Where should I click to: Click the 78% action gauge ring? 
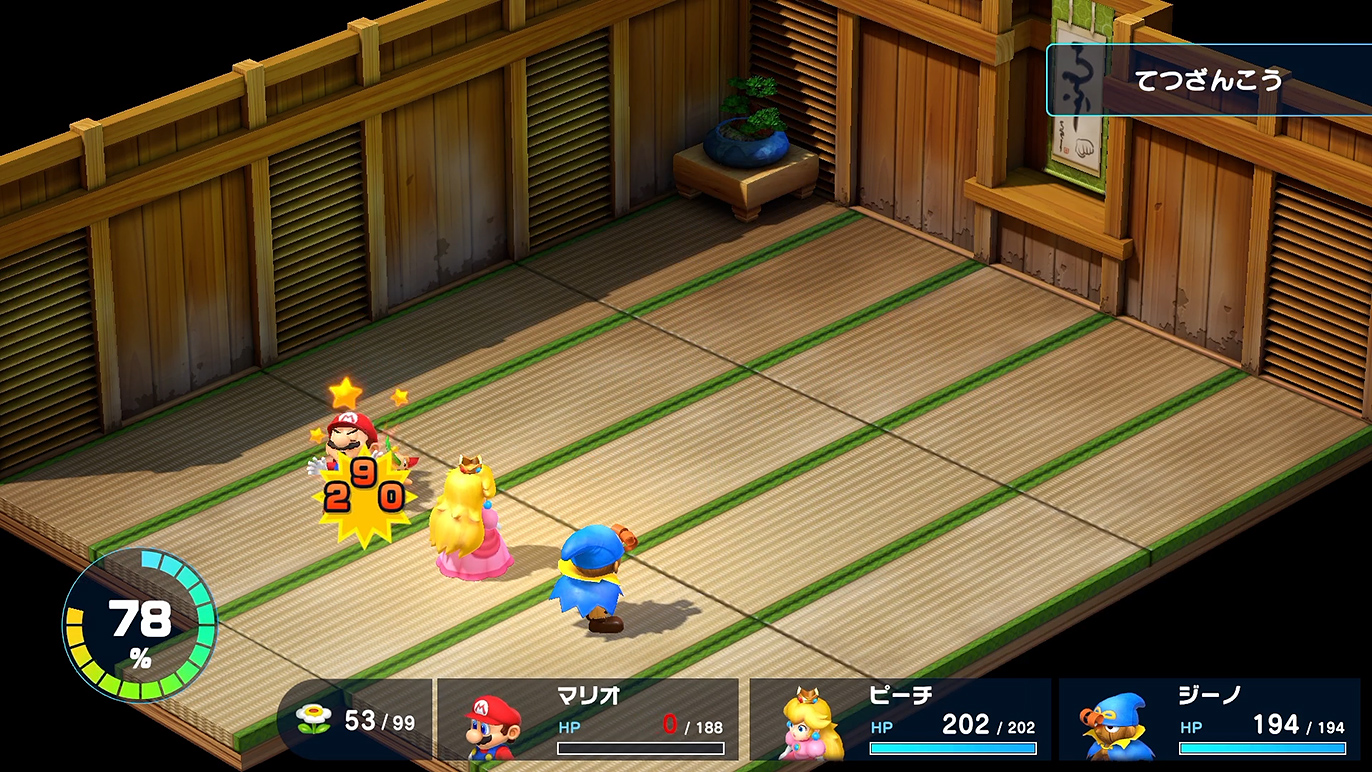(x=138, y=625)
